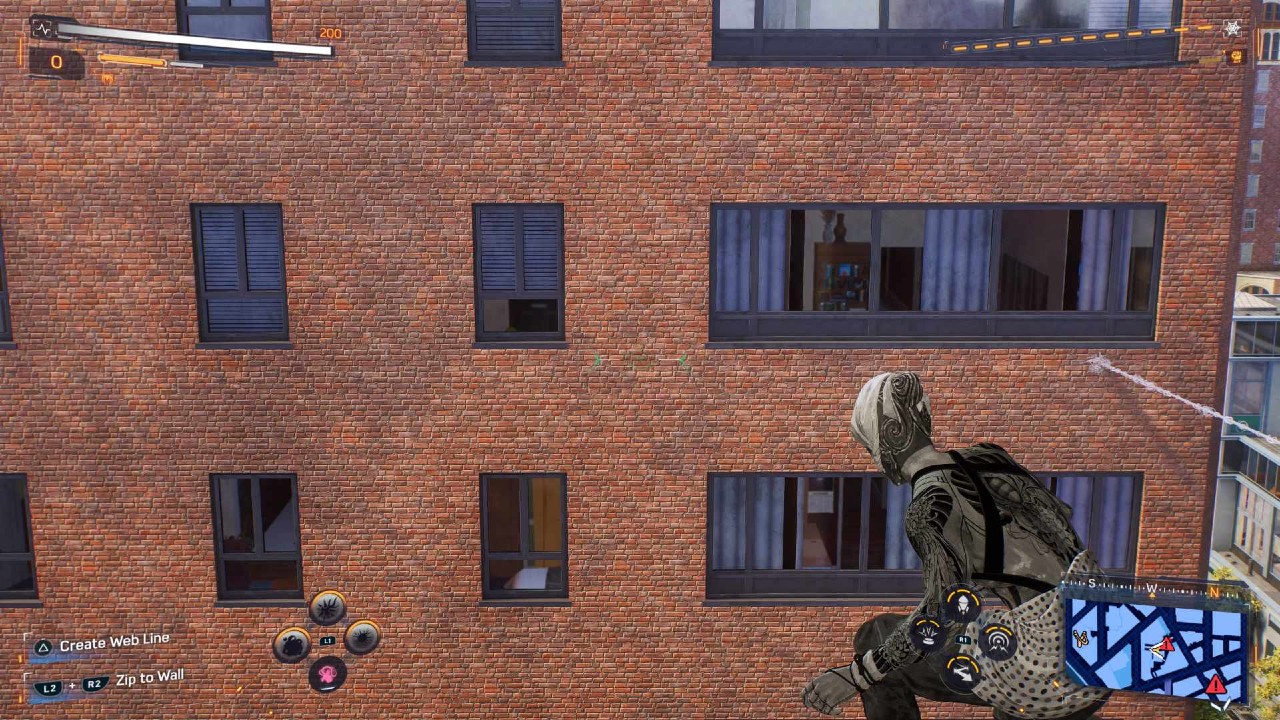Toggle the R1 button label on the gadget wheel
1280x720 pixels.
coord(962,638)
